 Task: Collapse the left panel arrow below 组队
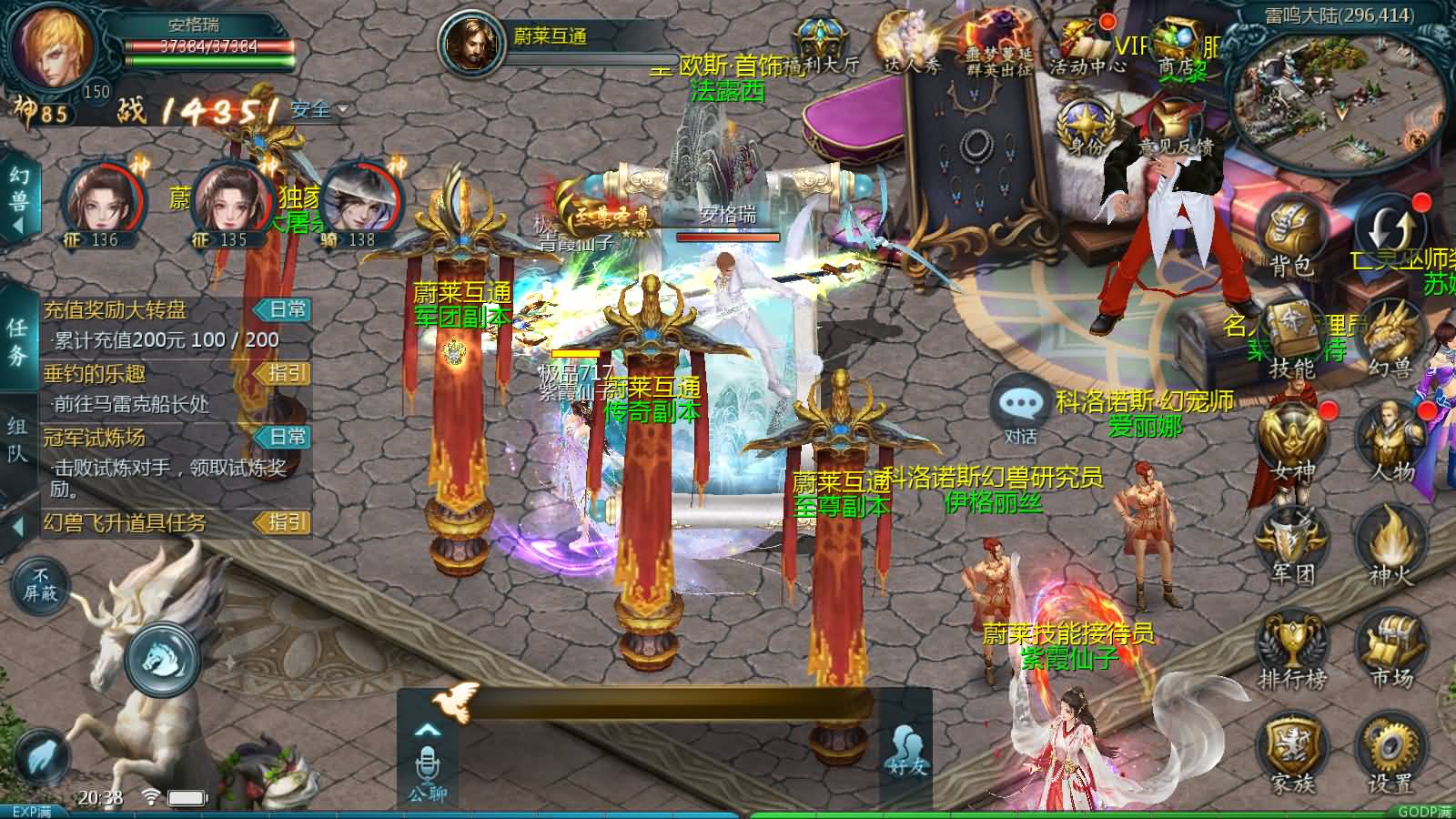point(20,526)
